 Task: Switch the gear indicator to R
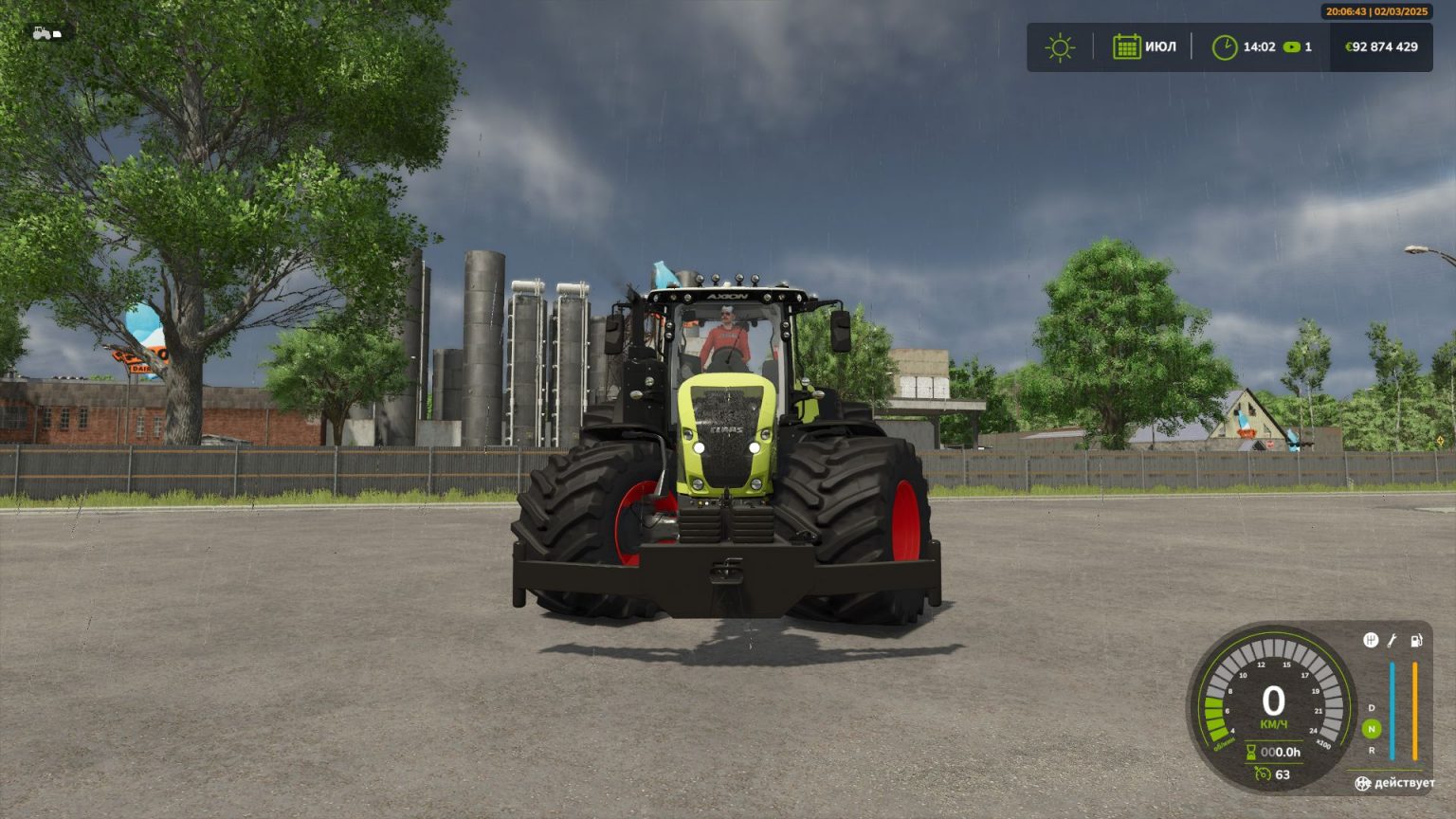click(1371, 751)
